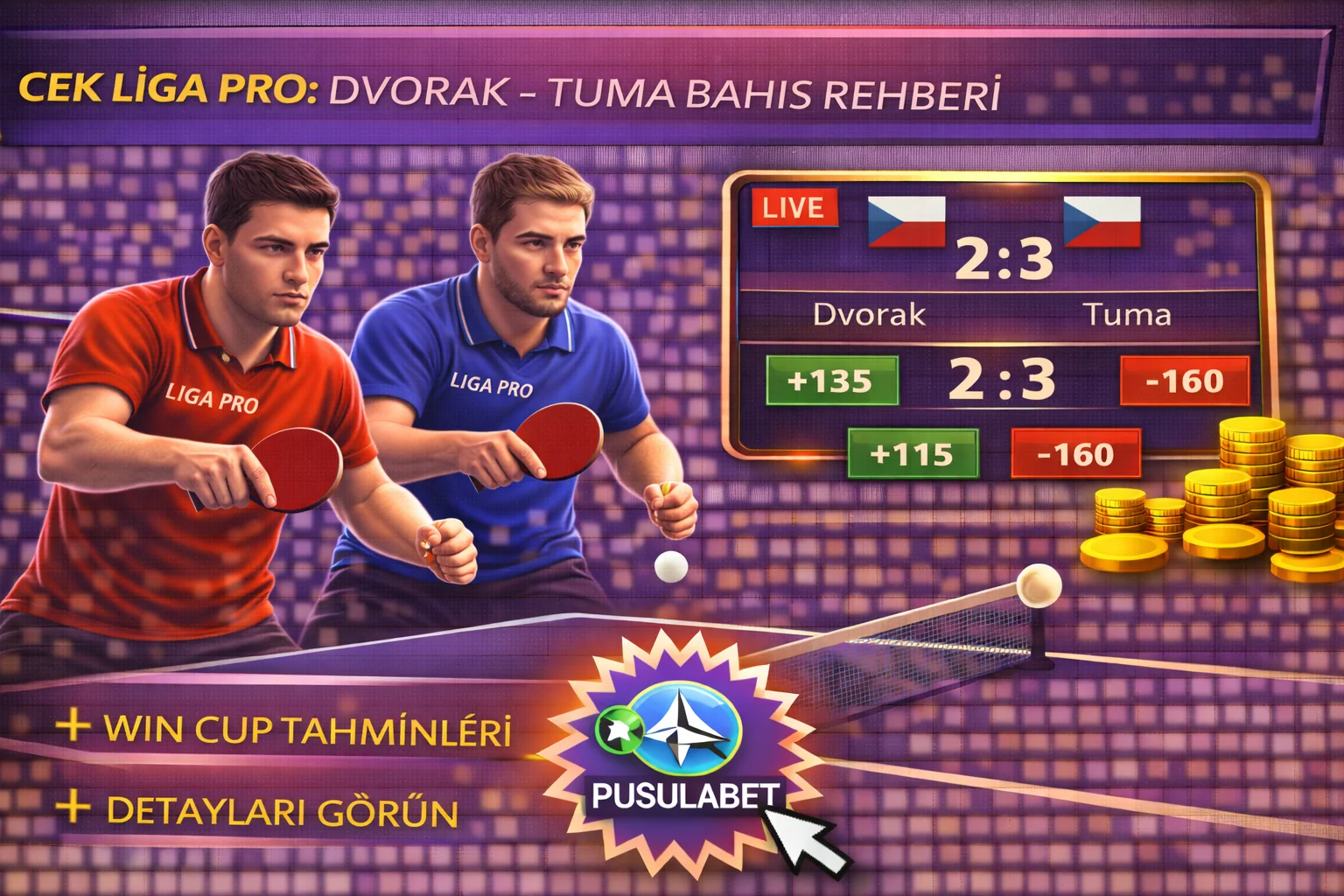Select the +135 odds button
1344x896 pixels.
[x=831, y=381]
